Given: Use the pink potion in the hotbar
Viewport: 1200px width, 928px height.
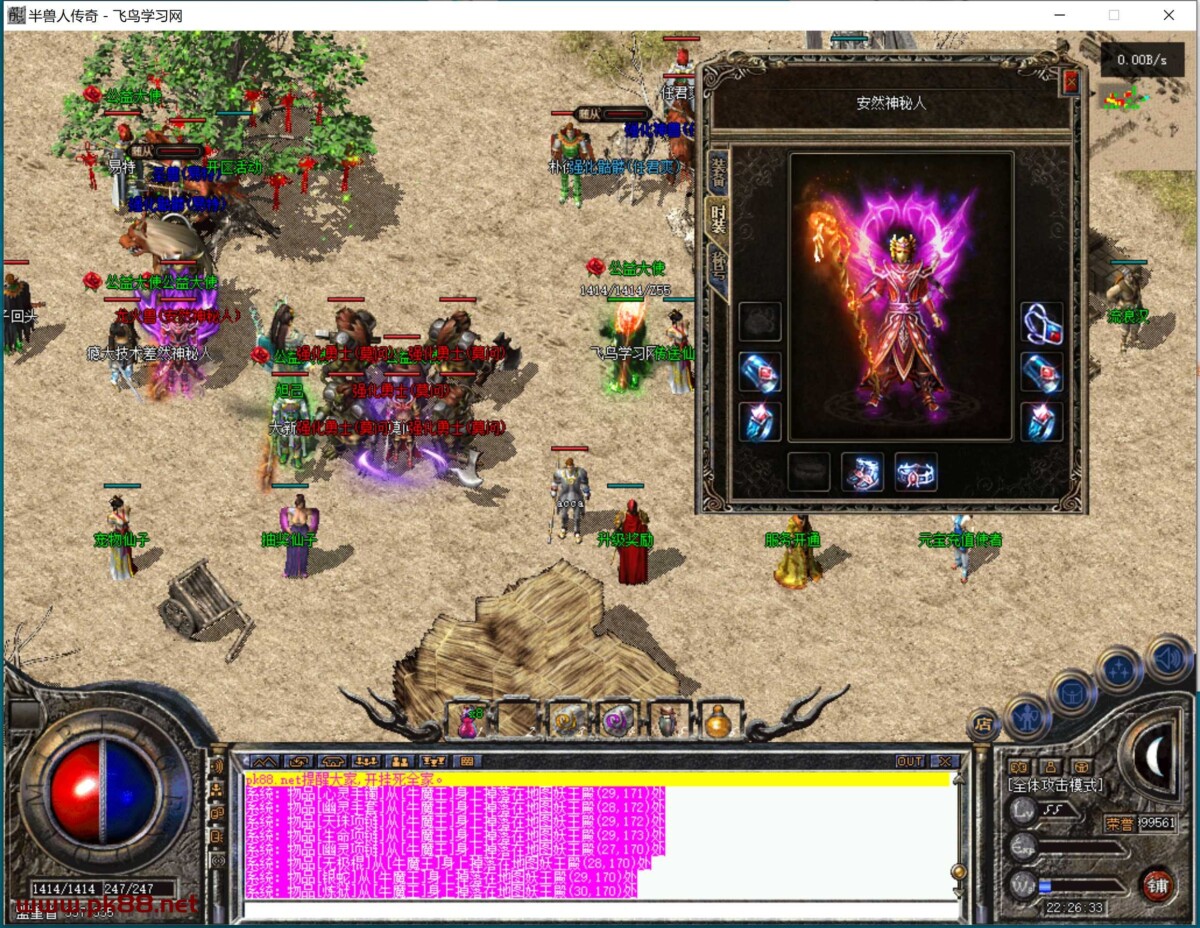Looking at the screenshot, I should 468,720.
